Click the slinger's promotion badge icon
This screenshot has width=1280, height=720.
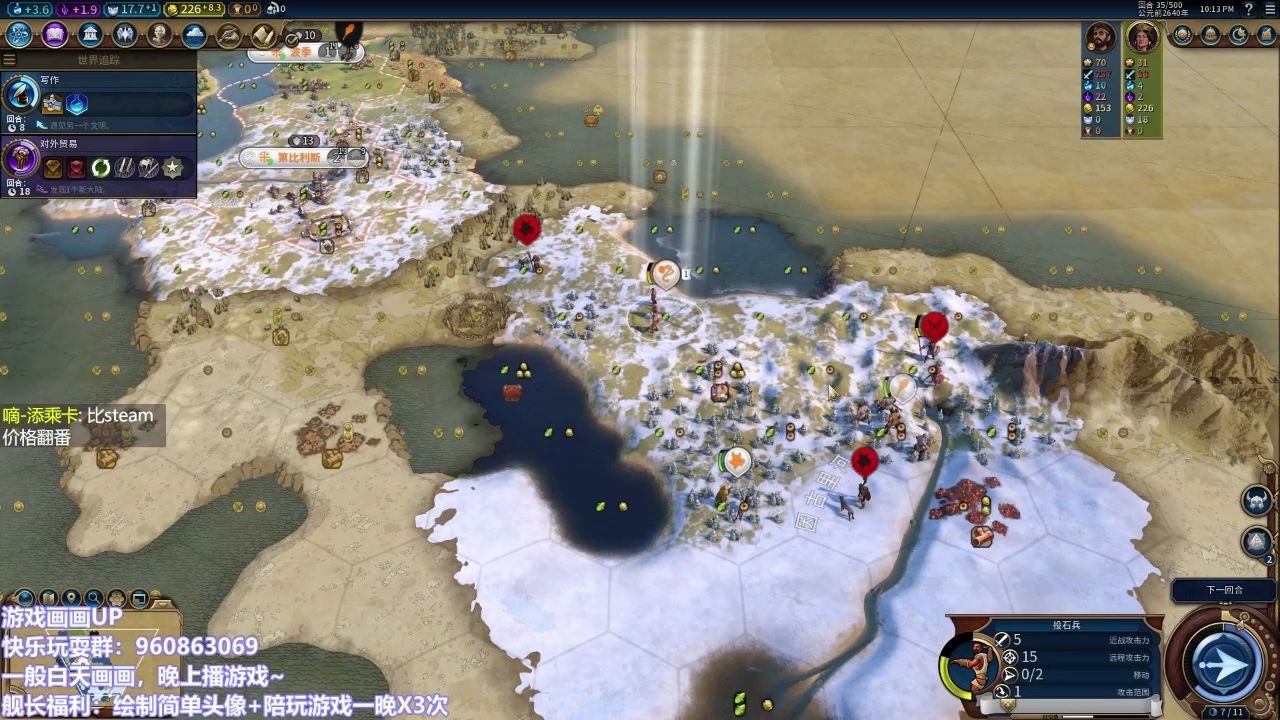coord(1008,702)
